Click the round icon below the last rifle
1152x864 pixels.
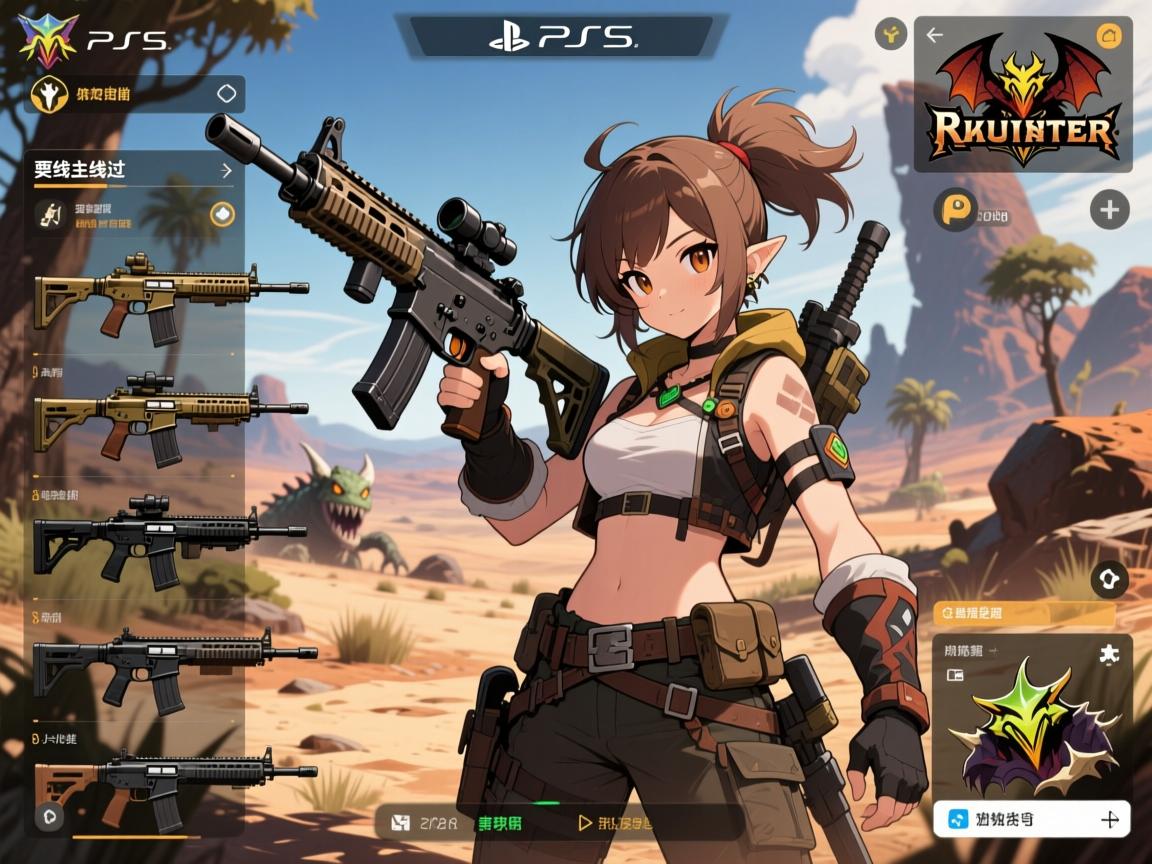pos(48,816)
